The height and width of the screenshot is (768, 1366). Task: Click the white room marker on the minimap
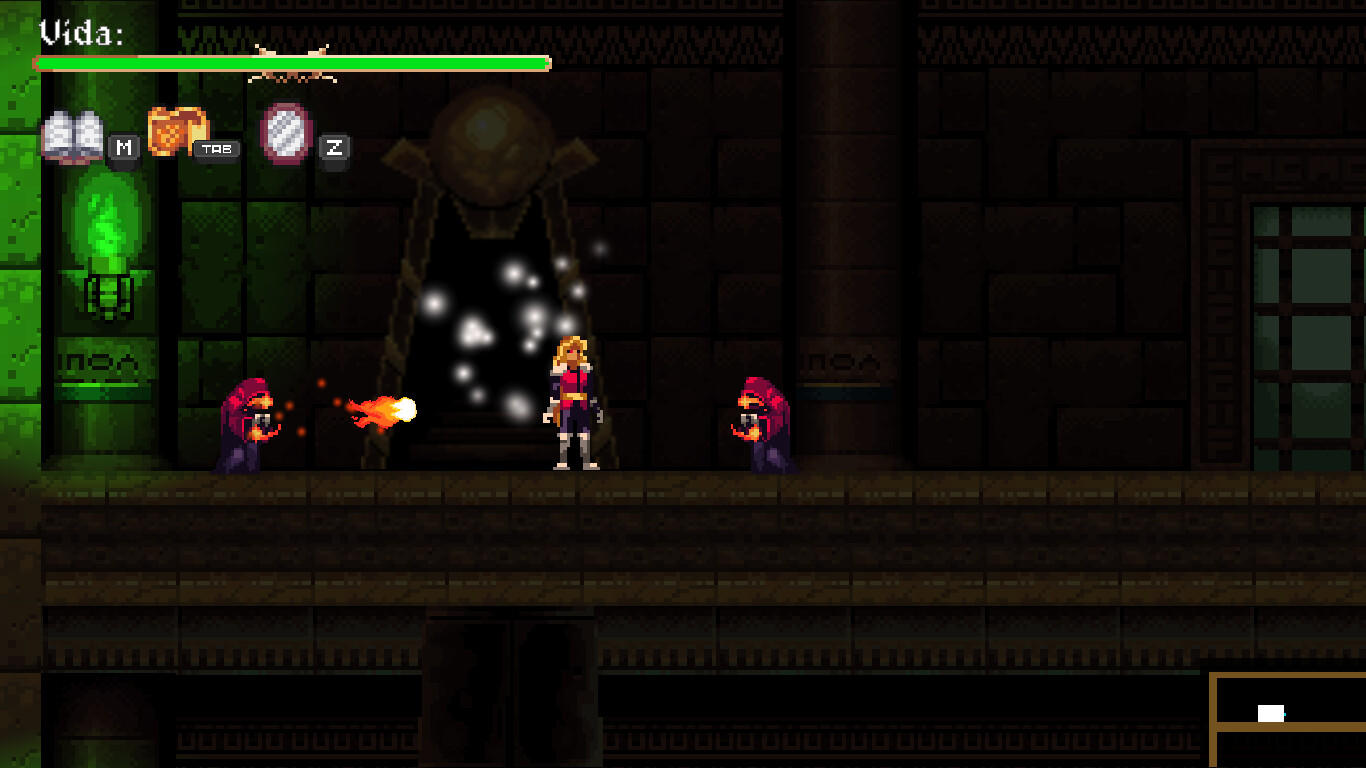(x=1271, y=713)
